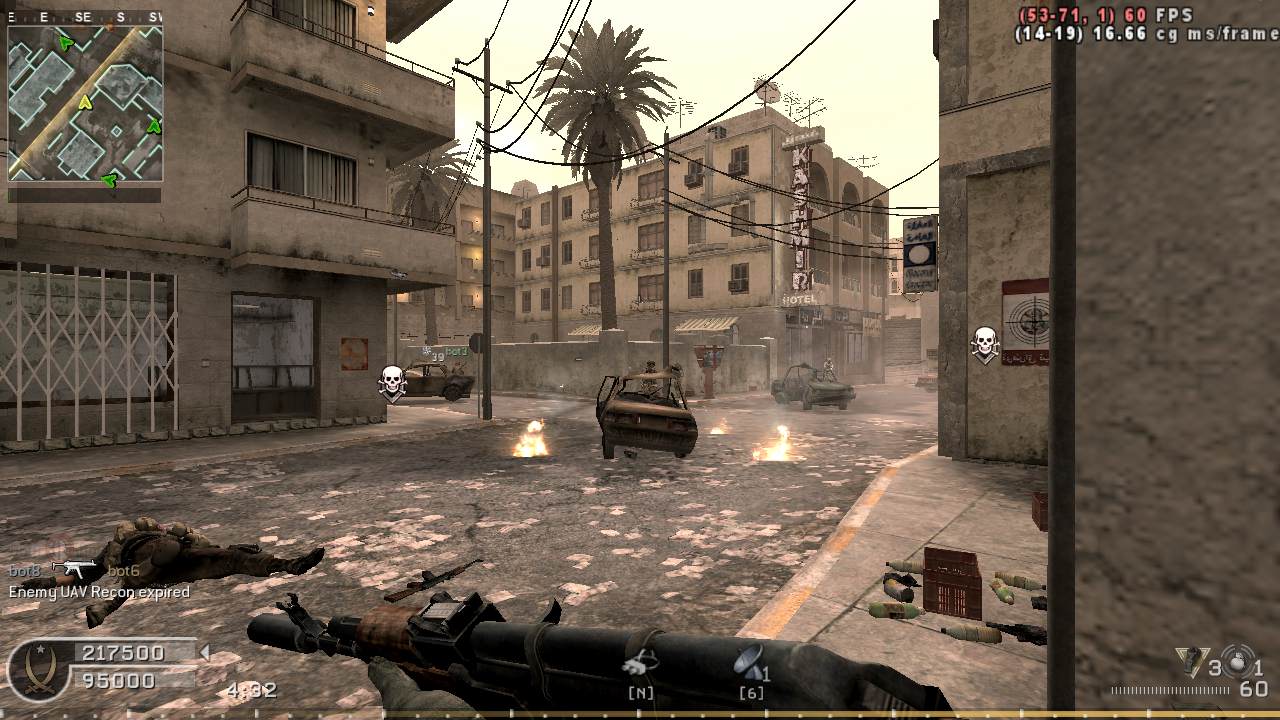Select the yellow player arrow on the minimap
1280x720 pixels.
pos(85,102)
